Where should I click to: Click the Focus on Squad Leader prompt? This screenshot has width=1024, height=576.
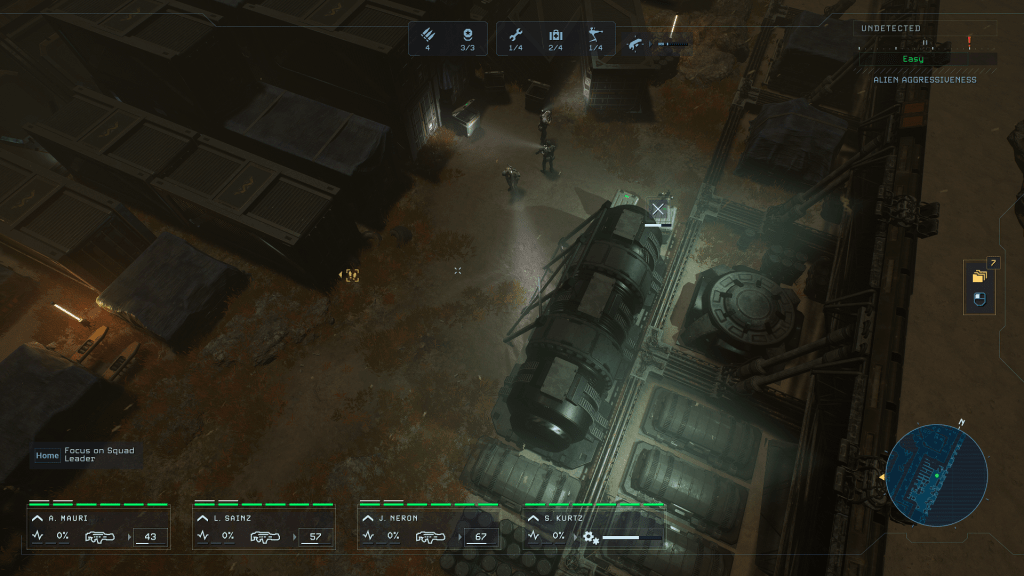pyautogui.click(x=86, y=455)
